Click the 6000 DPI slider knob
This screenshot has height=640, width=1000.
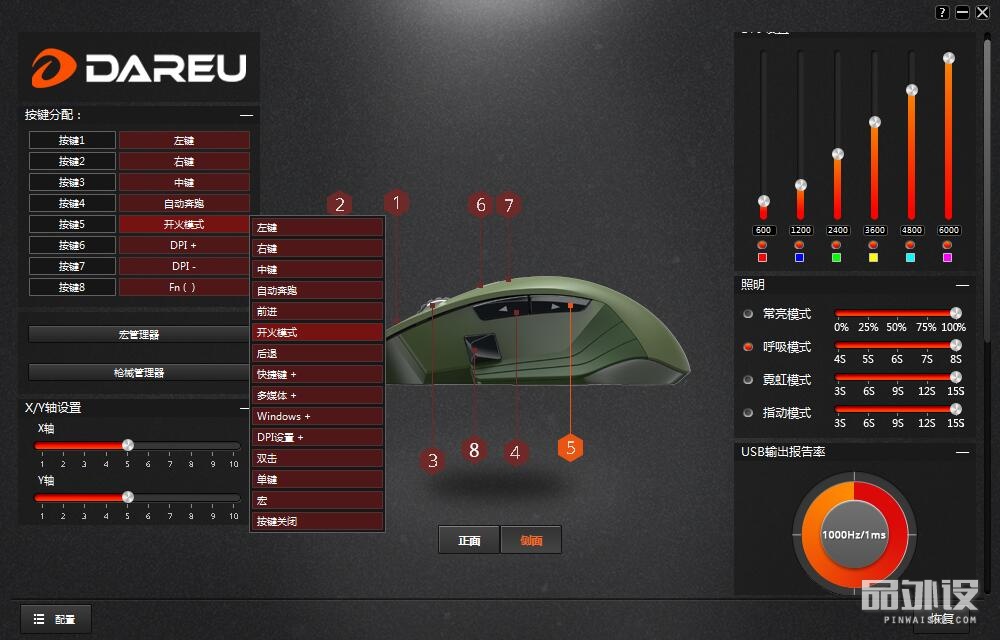(948, 59)
